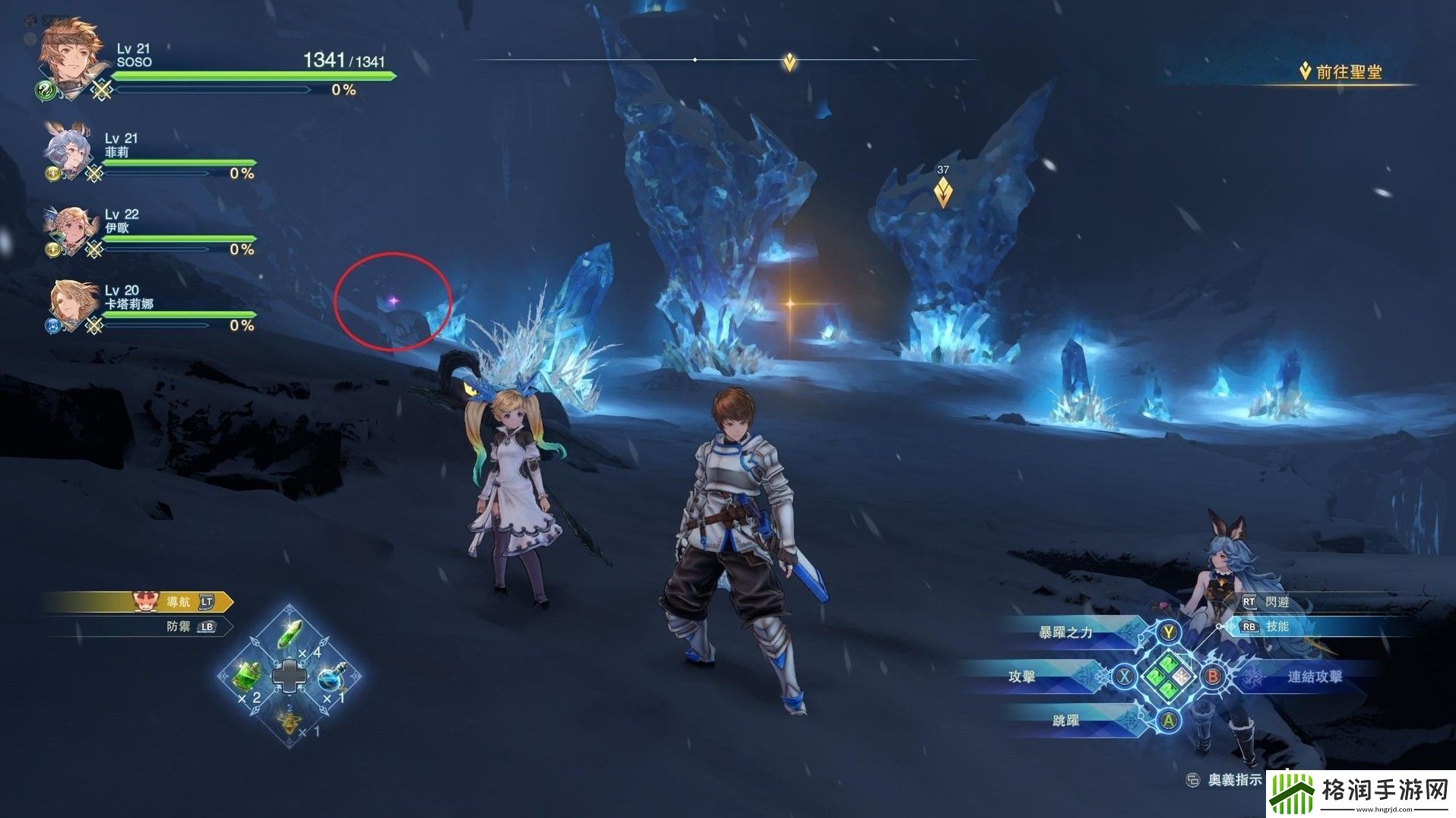Screen dimensions: 1456x818
Task: Trigger the 連結攻擊 link attack
Action: 1315,677
